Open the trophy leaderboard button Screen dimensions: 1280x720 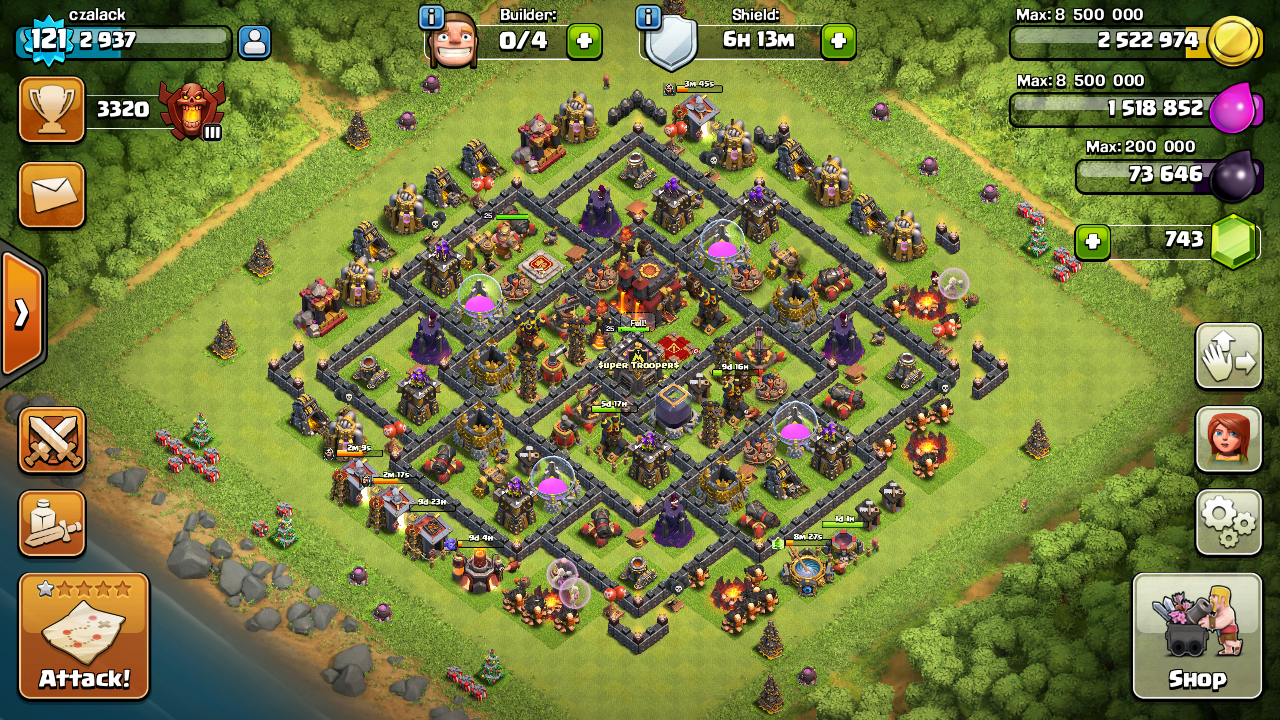pyautogui.click(x=52, y=109)
